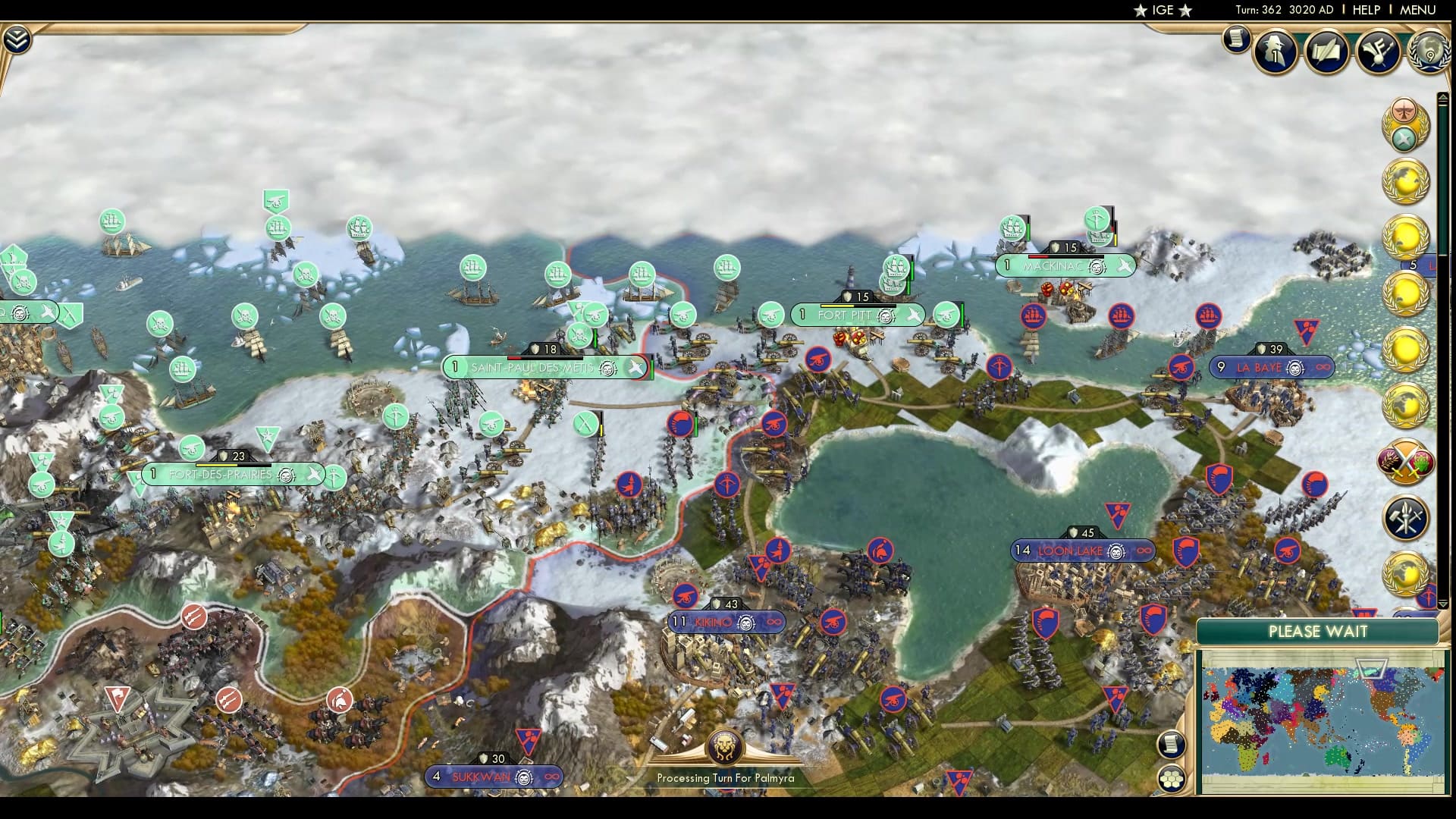The width and height of the screenshot is (1456, 819).
Task: Select the Kikino city banner
Action: (x=726, y=622)
